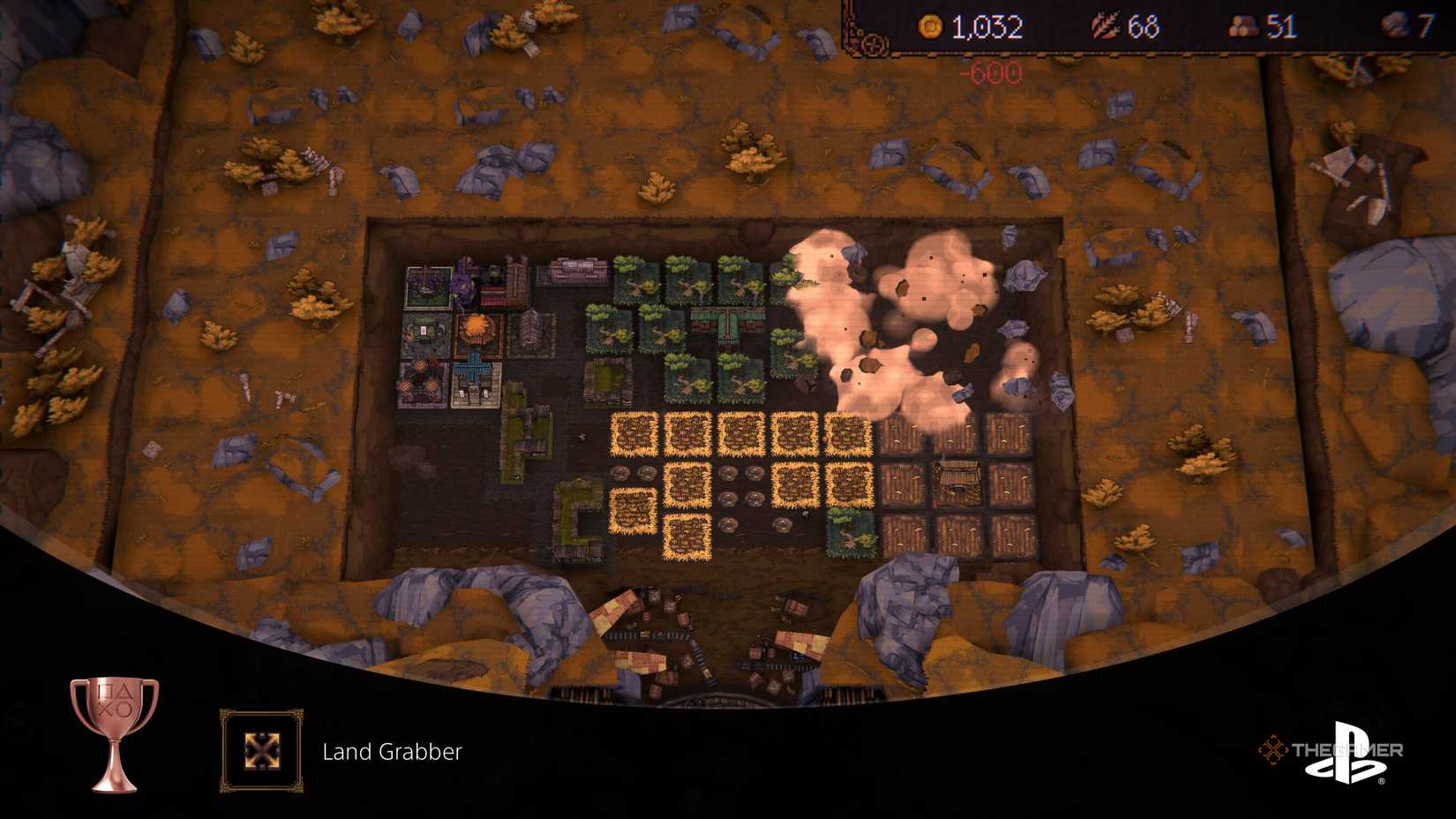The height and width of the screenshot is (819, 1456).
Task: Click the Land Grabber trophy text
Action: 394,753
